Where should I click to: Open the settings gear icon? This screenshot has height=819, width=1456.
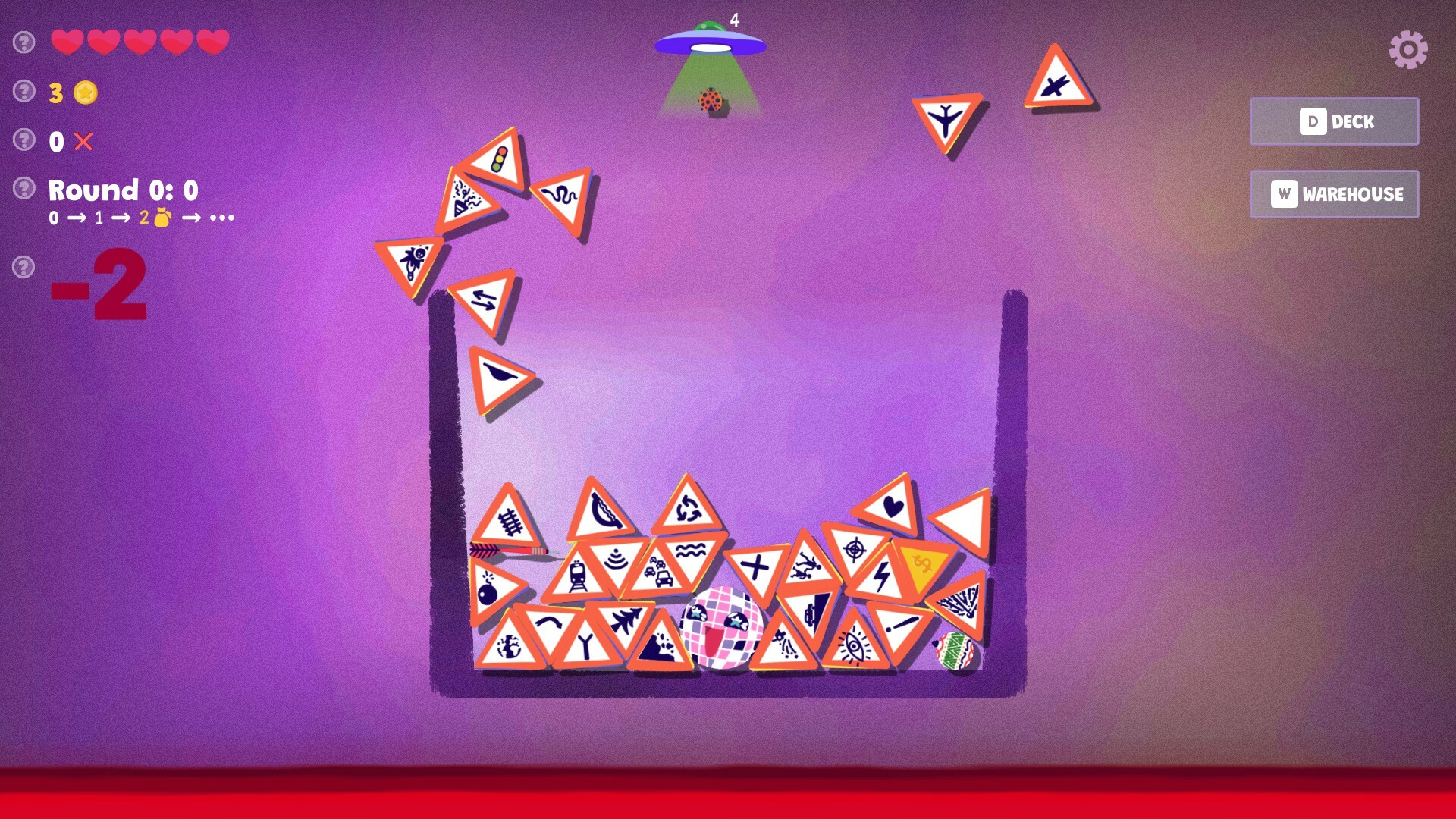click(x=1409, y=49)
